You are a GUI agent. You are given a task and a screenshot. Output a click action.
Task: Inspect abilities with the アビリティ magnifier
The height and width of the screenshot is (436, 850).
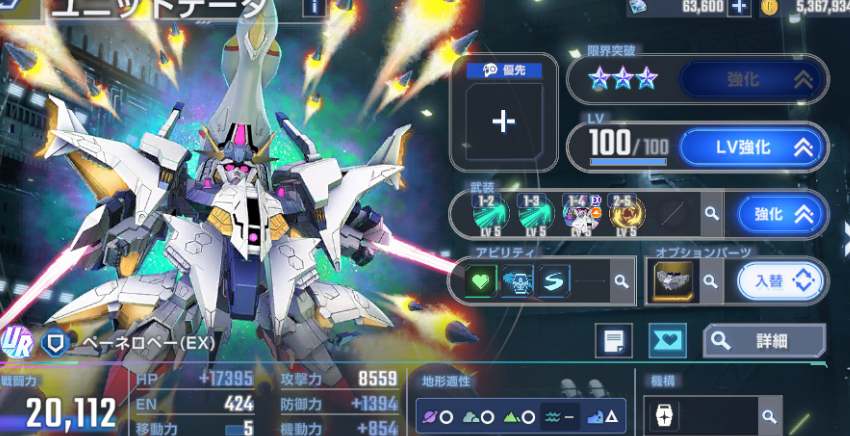click(621, 282)
